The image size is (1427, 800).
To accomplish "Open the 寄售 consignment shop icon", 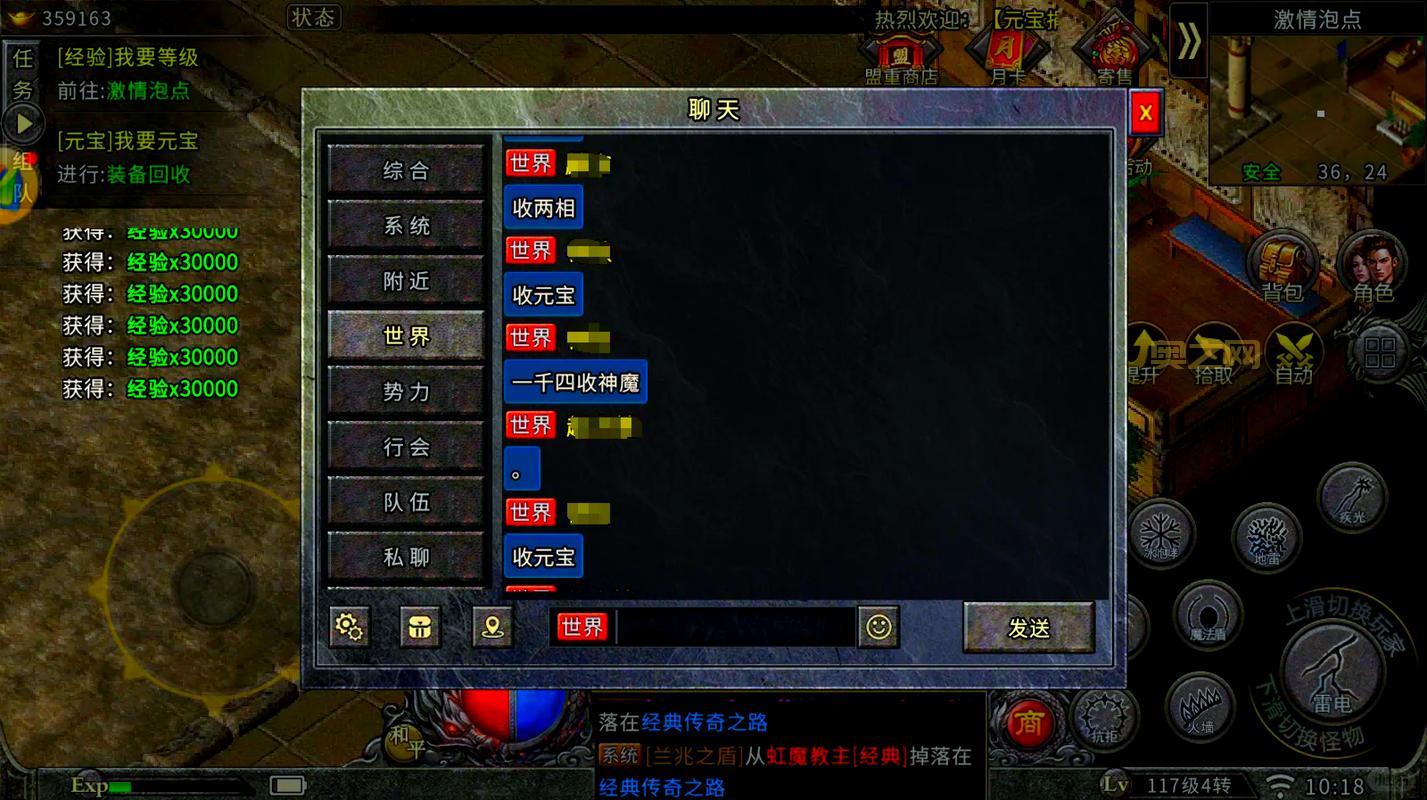I will pyautogui.click(x=1112, y=48).
